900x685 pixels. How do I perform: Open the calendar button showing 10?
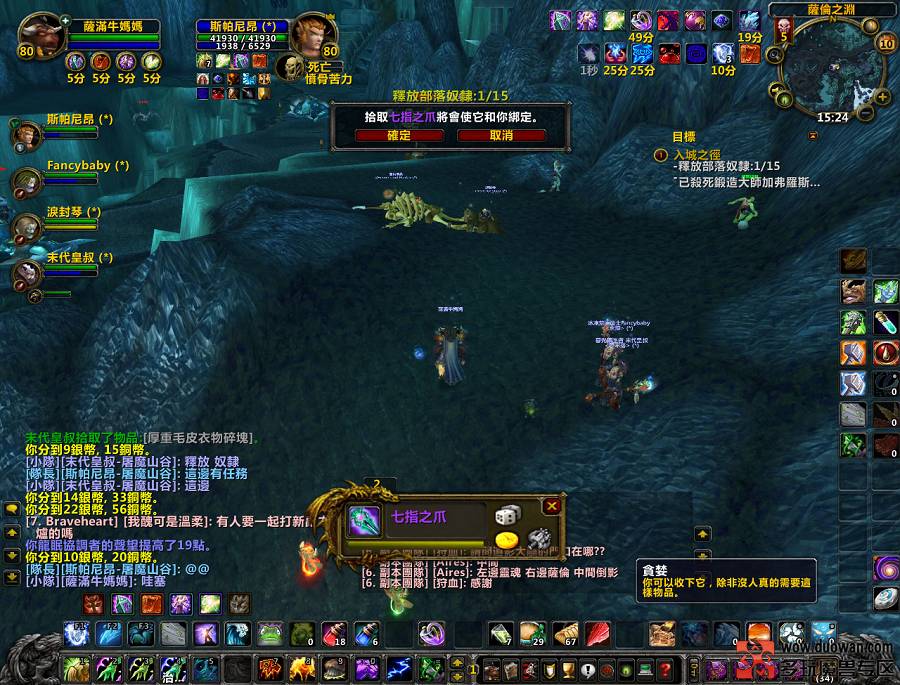[885, 43]
